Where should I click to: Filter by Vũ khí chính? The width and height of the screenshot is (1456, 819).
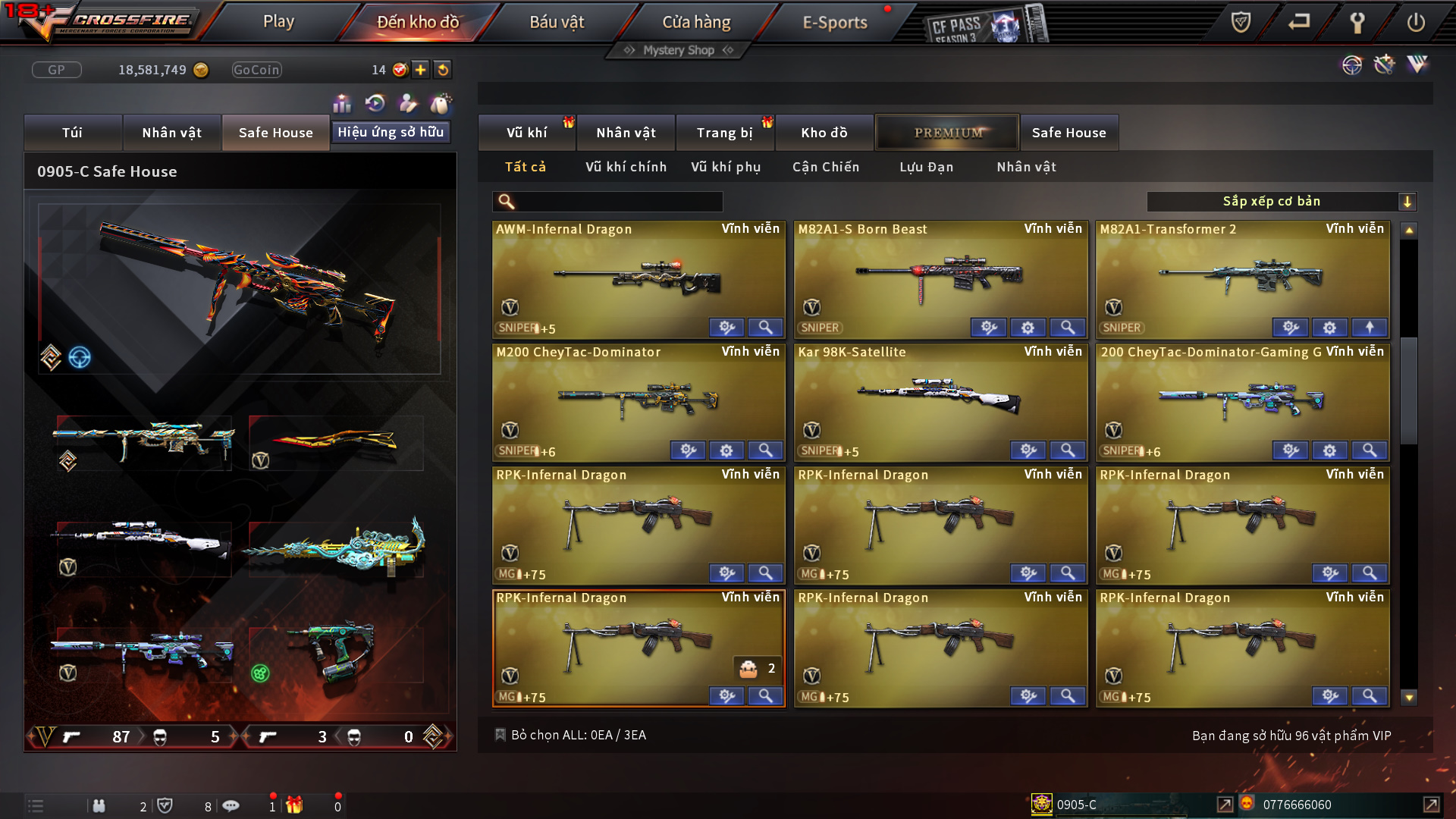click(626, 167)
